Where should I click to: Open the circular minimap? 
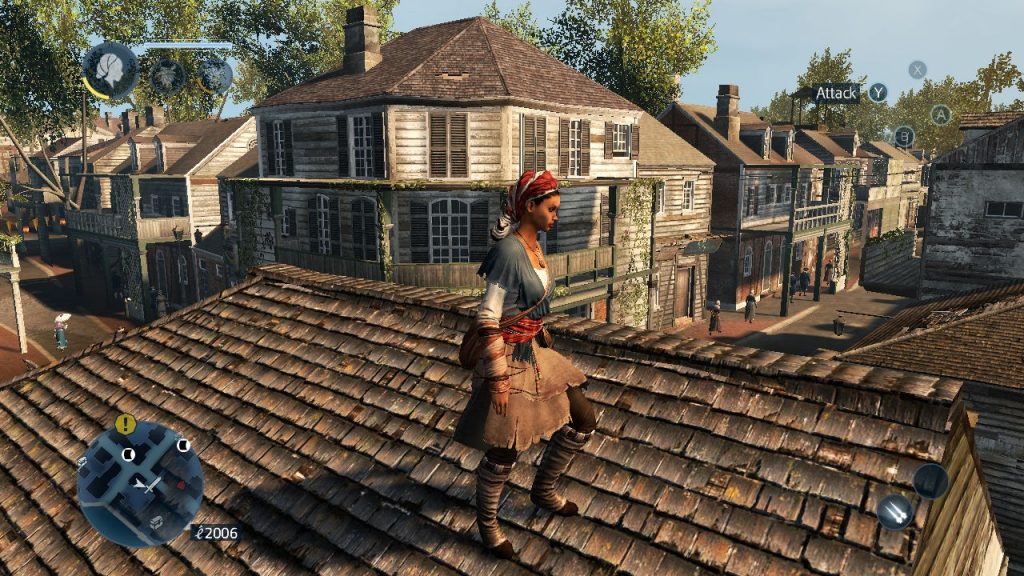(140, 484)
